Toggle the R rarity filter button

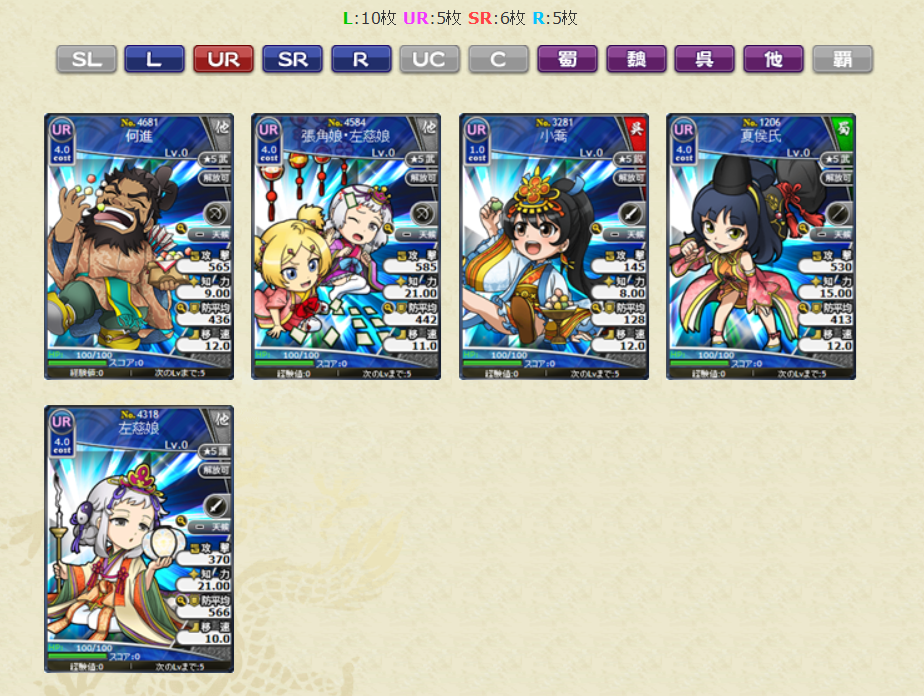361,59
